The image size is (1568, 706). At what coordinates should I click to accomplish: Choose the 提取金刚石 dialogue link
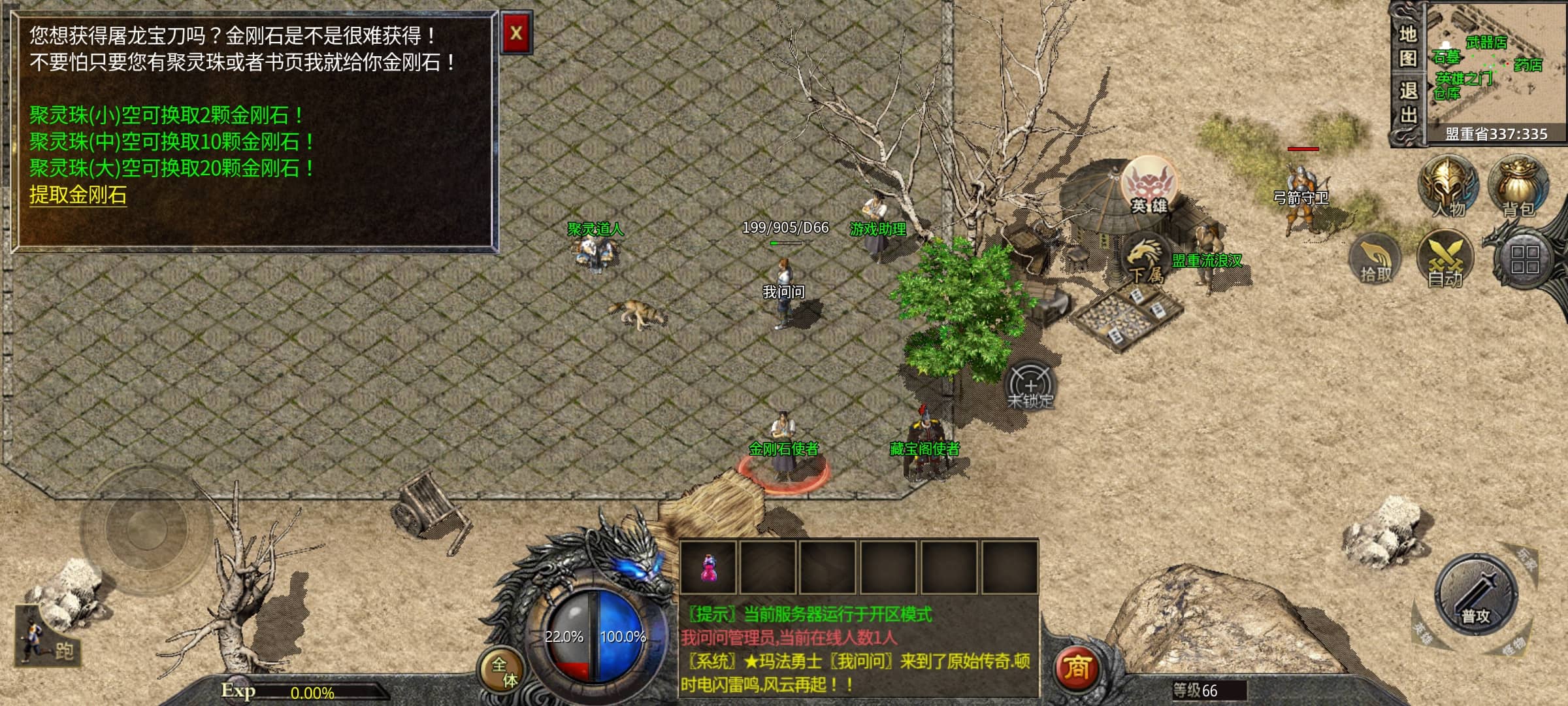[78, 195]
